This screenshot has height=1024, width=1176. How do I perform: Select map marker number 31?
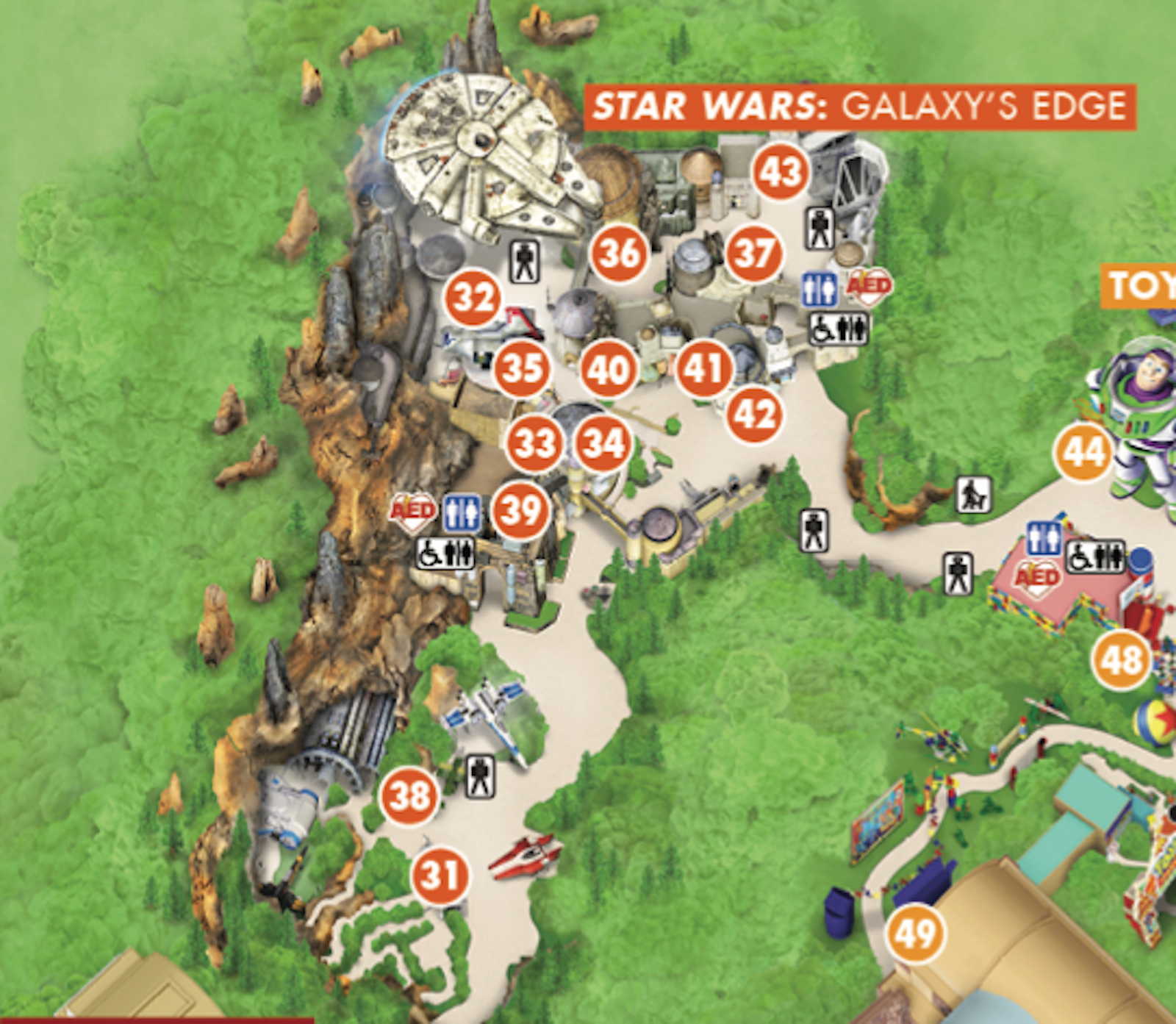point(440,876)
